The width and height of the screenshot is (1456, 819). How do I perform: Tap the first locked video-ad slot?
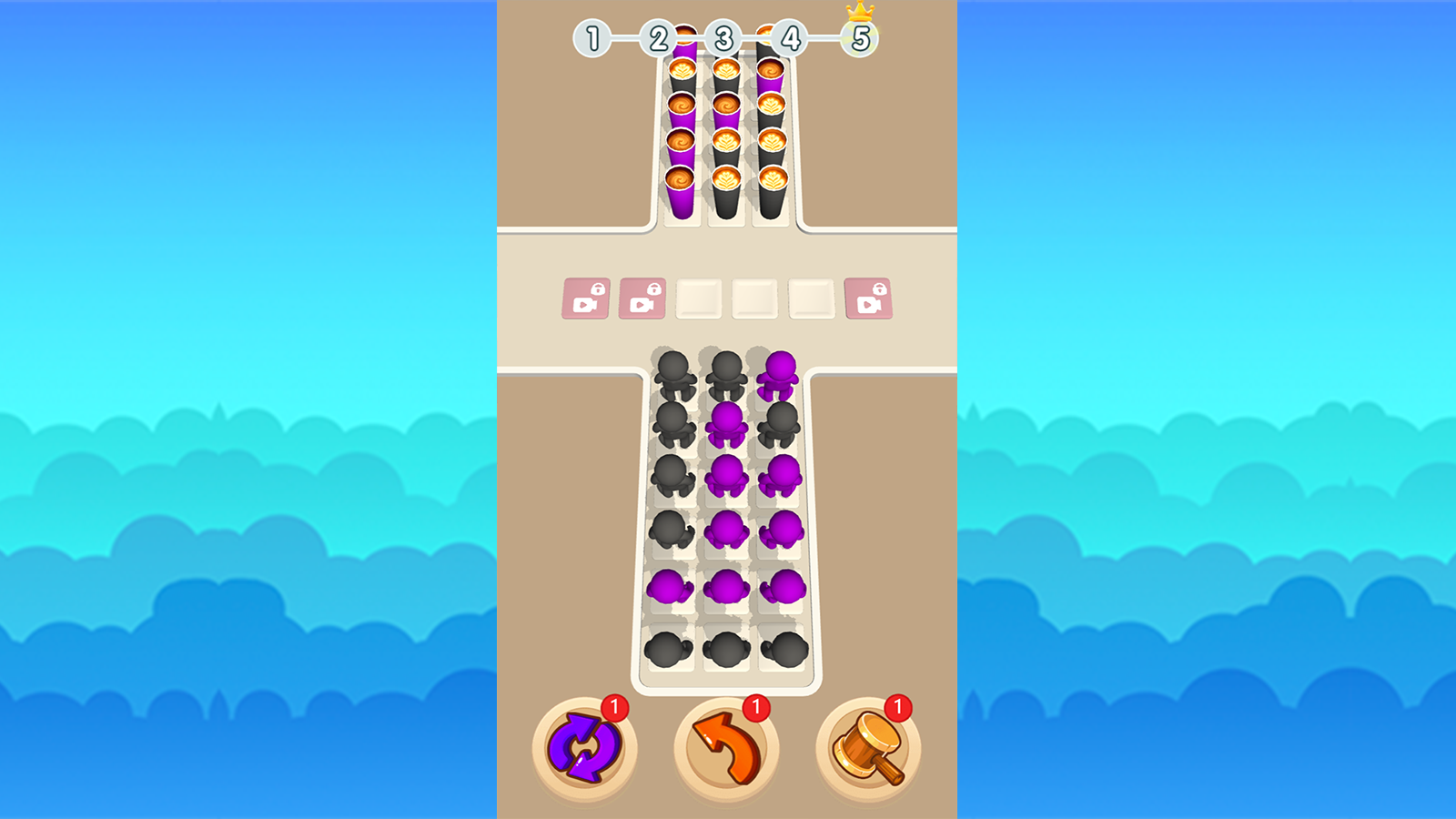(587, 298)
